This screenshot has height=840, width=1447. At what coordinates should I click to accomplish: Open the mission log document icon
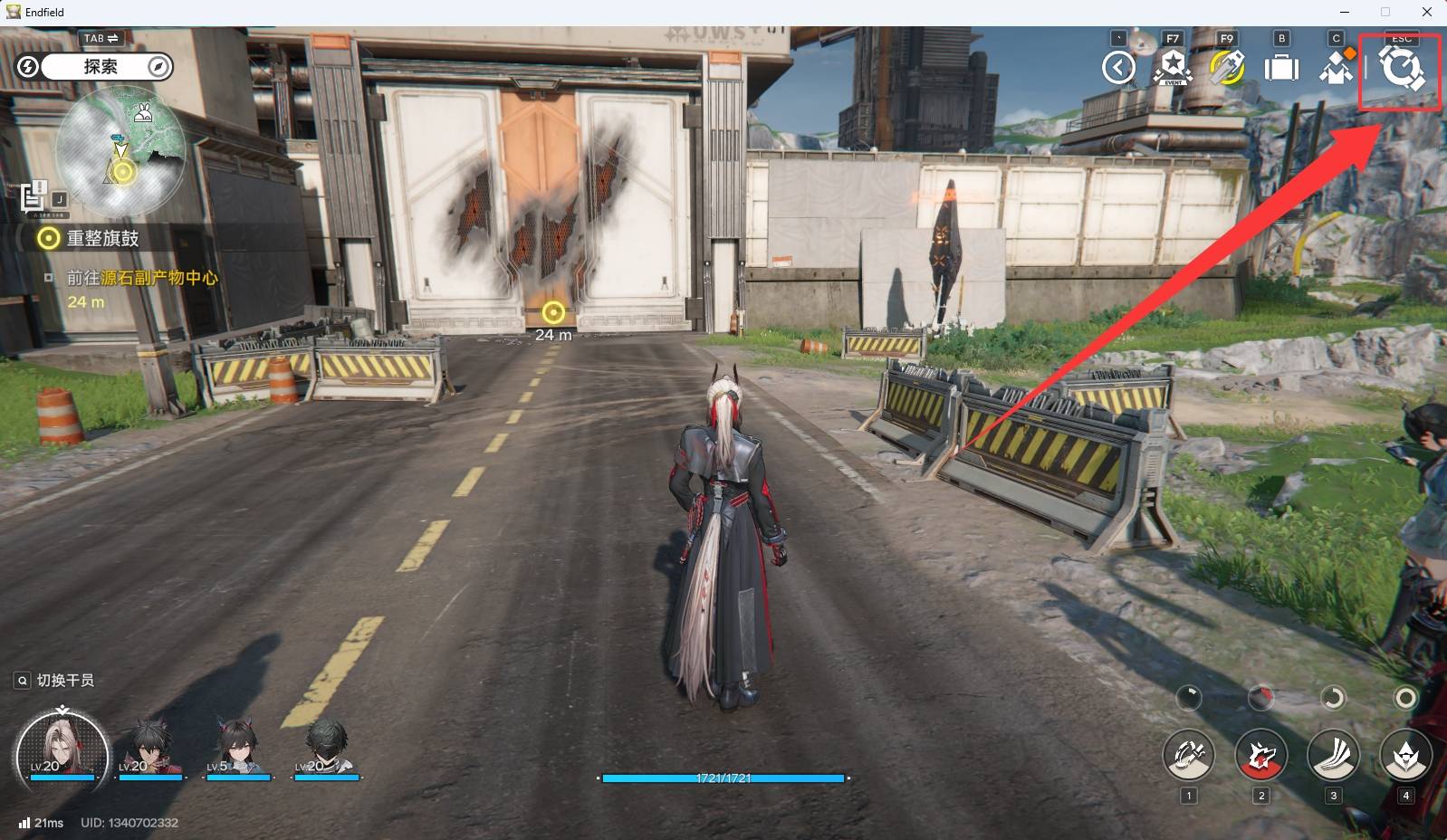click(34, 196)
